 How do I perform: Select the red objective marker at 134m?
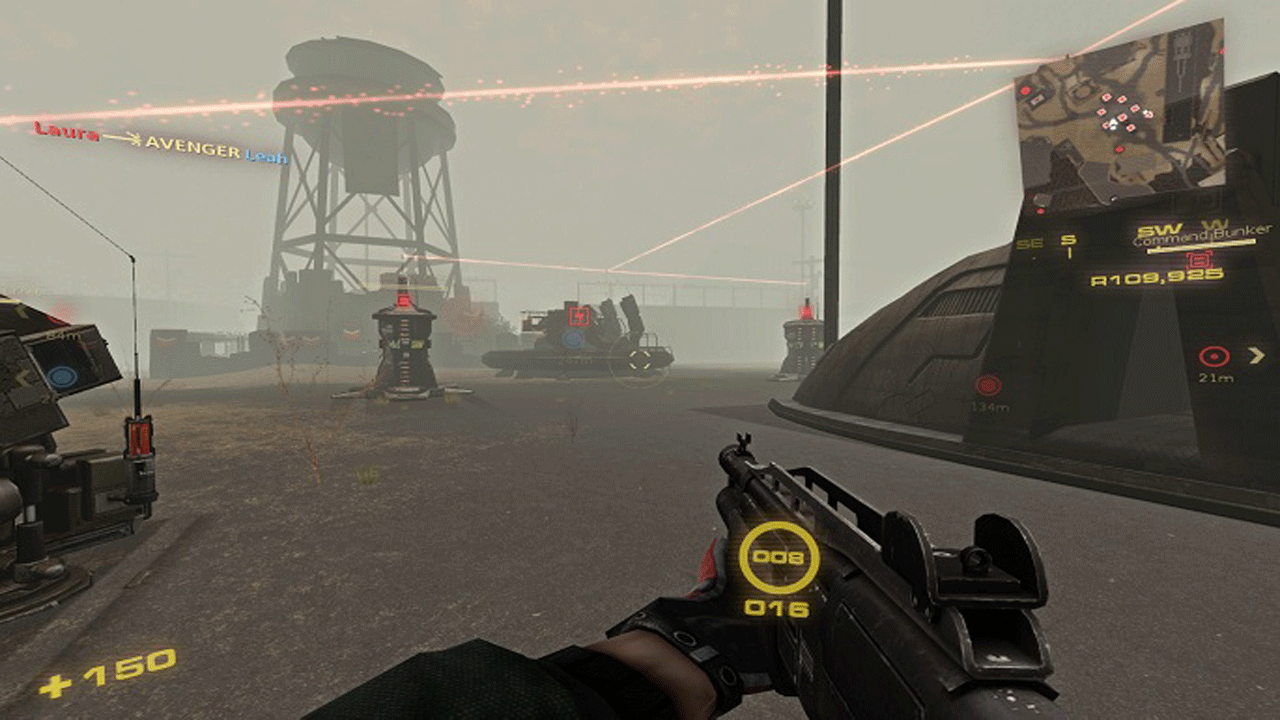[988, 385]
